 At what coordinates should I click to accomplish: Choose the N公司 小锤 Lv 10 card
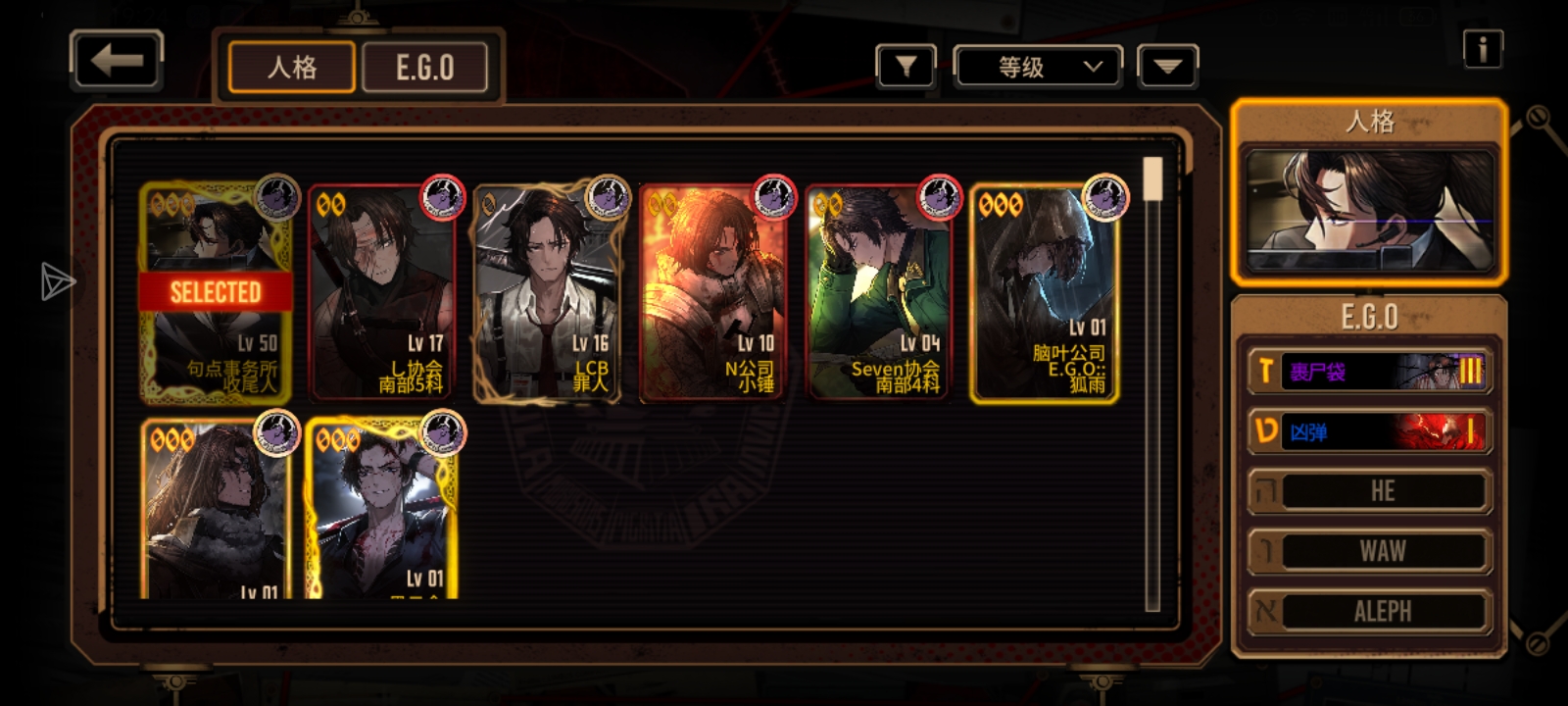point(713,292)
